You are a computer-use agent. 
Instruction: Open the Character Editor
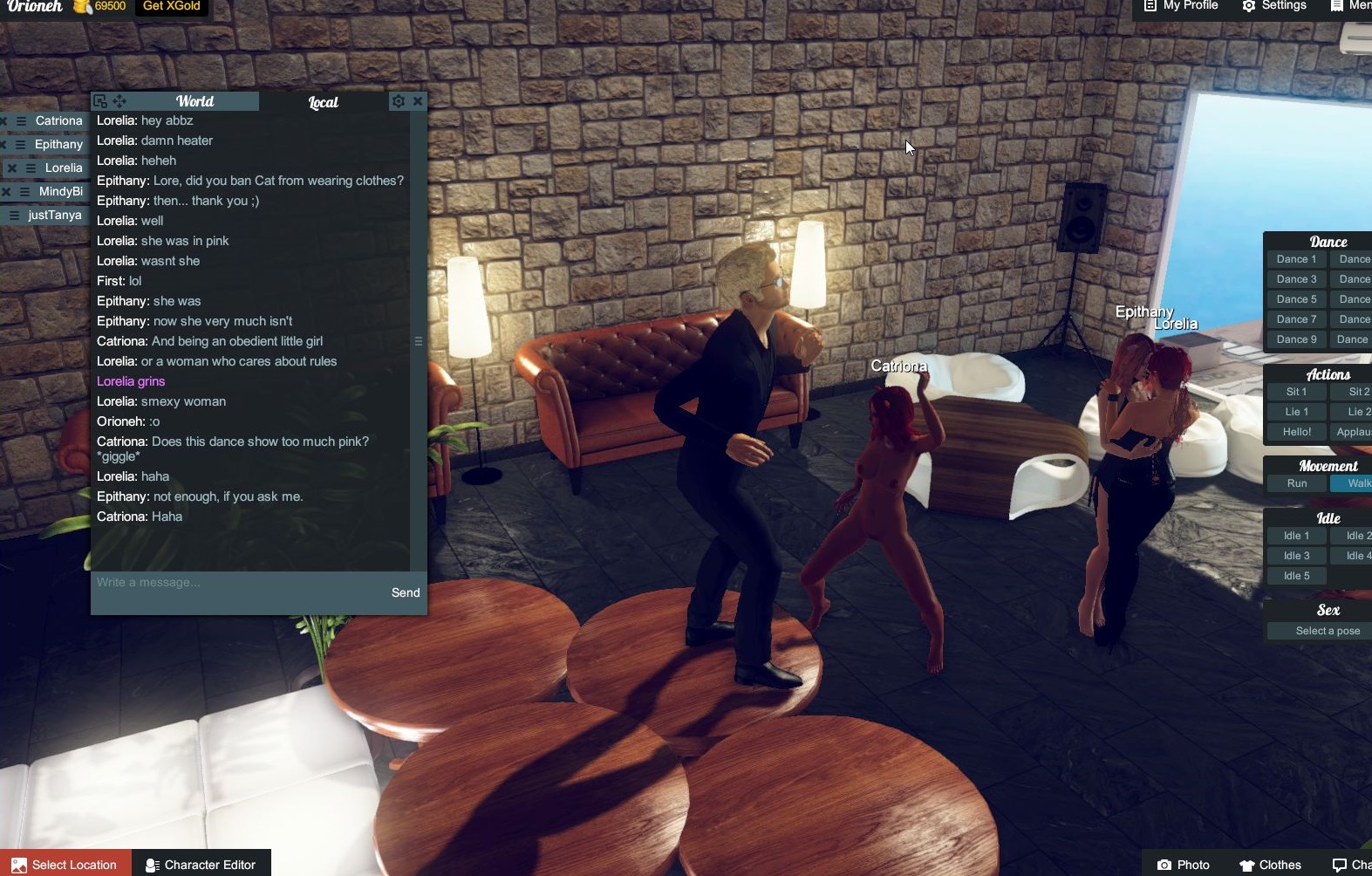coord(201,864)
